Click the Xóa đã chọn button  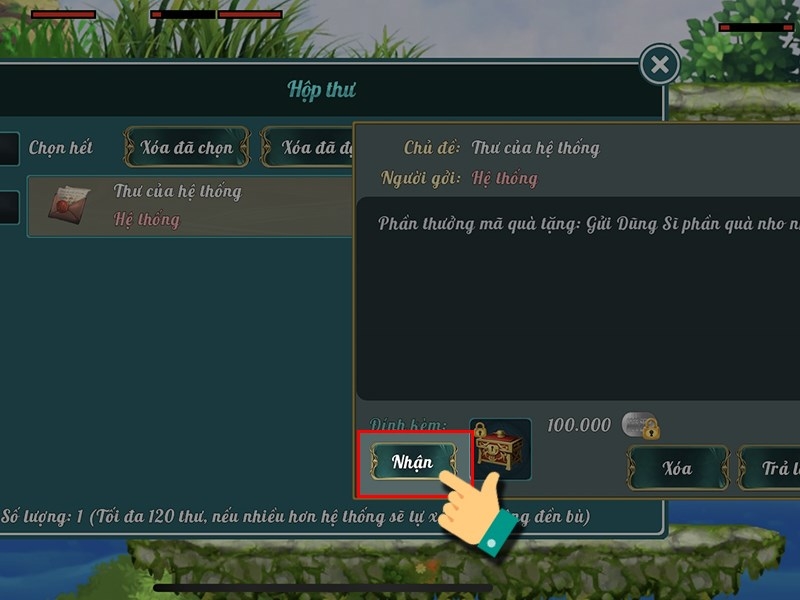(186, 148)
